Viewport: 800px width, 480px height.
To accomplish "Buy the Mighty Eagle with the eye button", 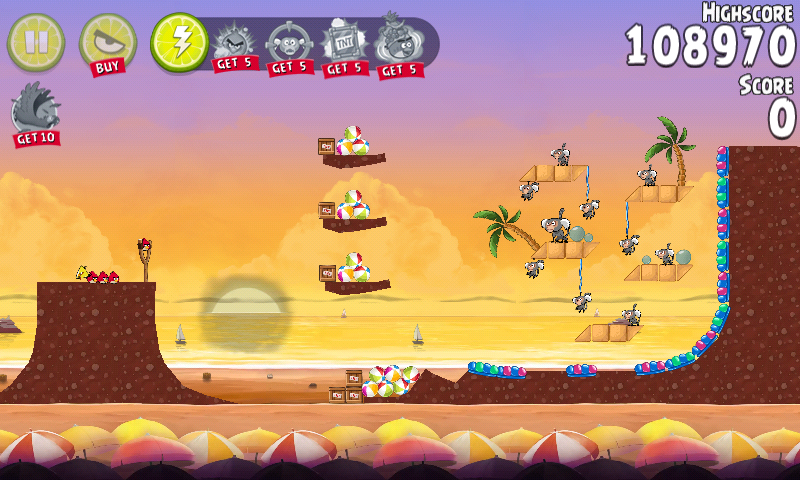I will [107, 44].
